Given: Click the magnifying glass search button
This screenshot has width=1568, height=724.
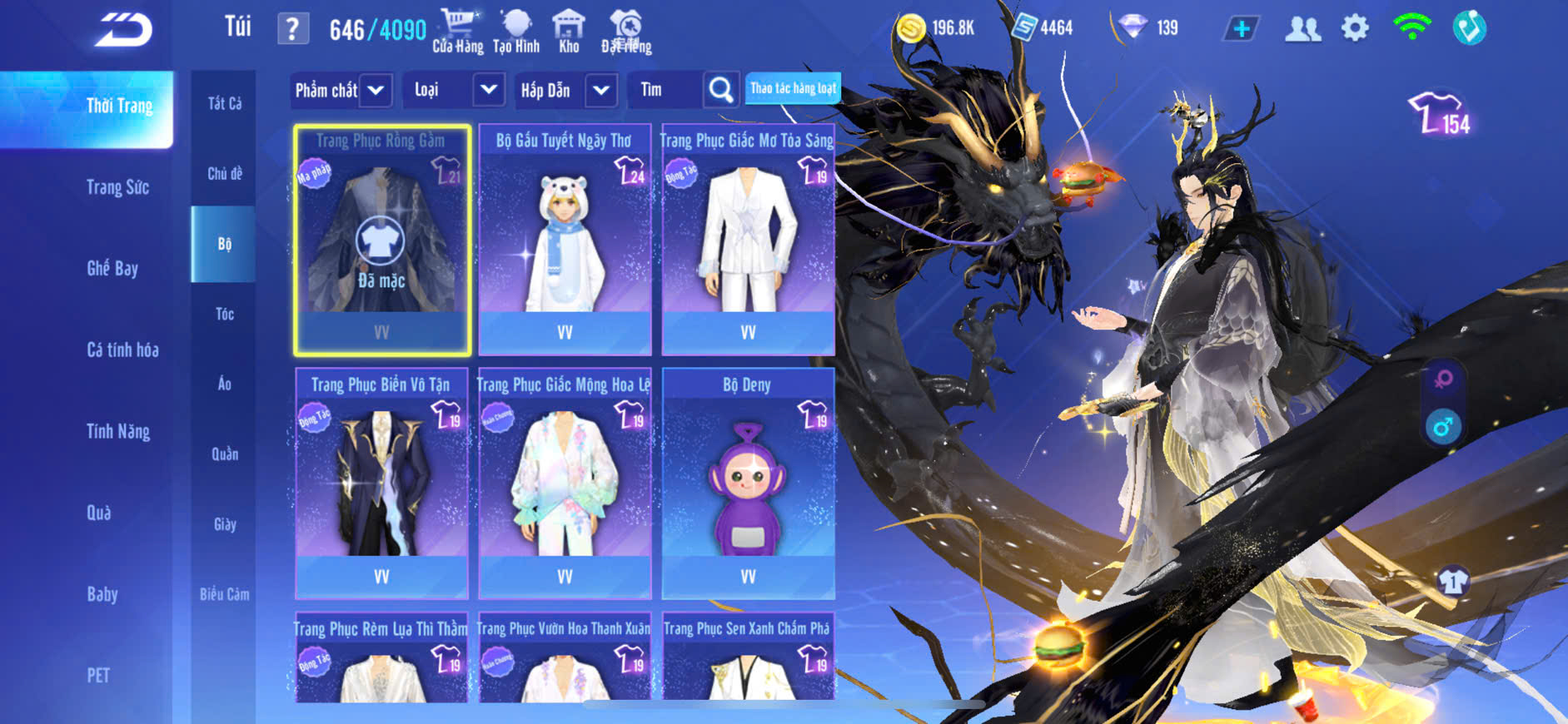Looking at the screenshot, I should coord(721,90).
